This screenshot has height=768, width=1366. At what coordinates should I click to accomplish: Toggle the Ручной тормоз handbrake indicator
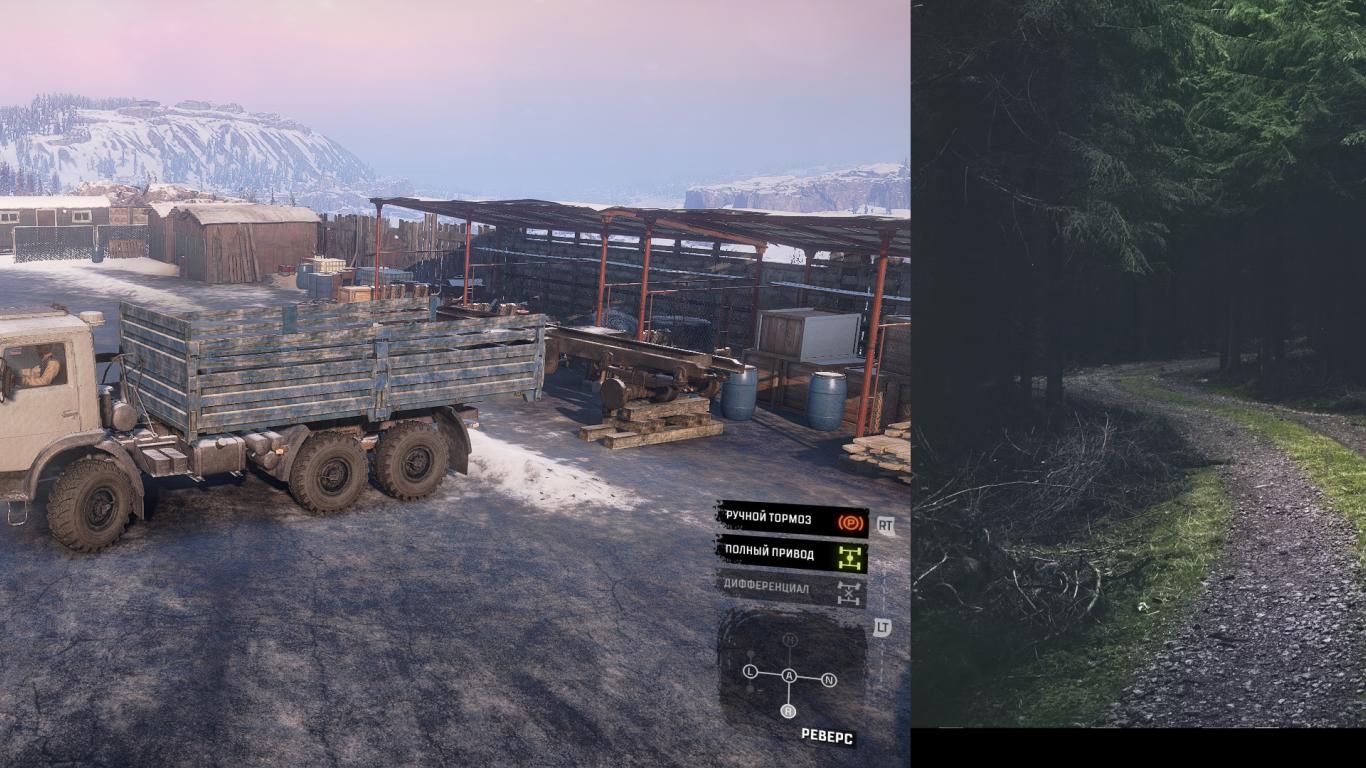(791, 520)
